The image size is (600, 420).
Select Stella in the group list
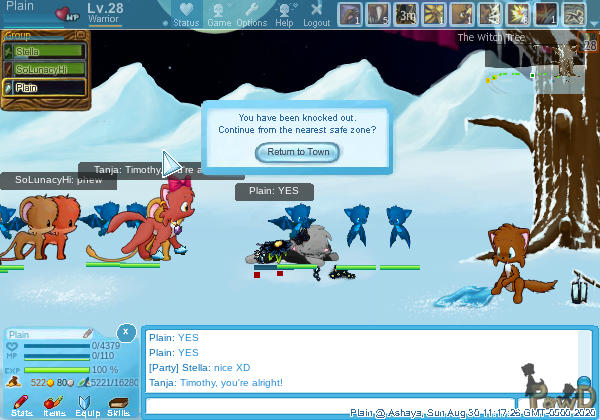[x=47, y=51]
